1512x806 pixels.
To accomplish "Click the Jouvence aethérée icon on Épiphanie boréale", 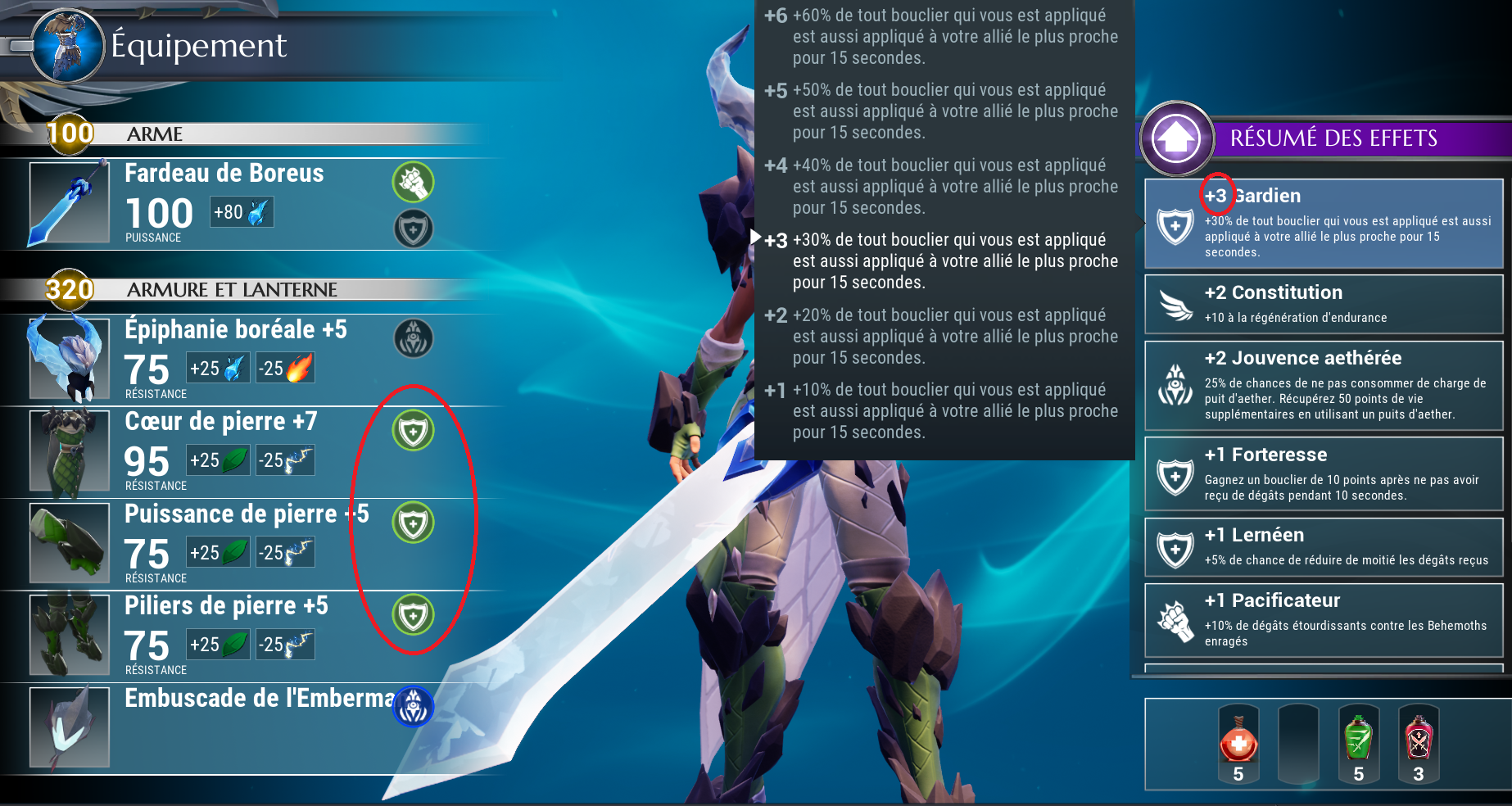I will coord(414,339).
